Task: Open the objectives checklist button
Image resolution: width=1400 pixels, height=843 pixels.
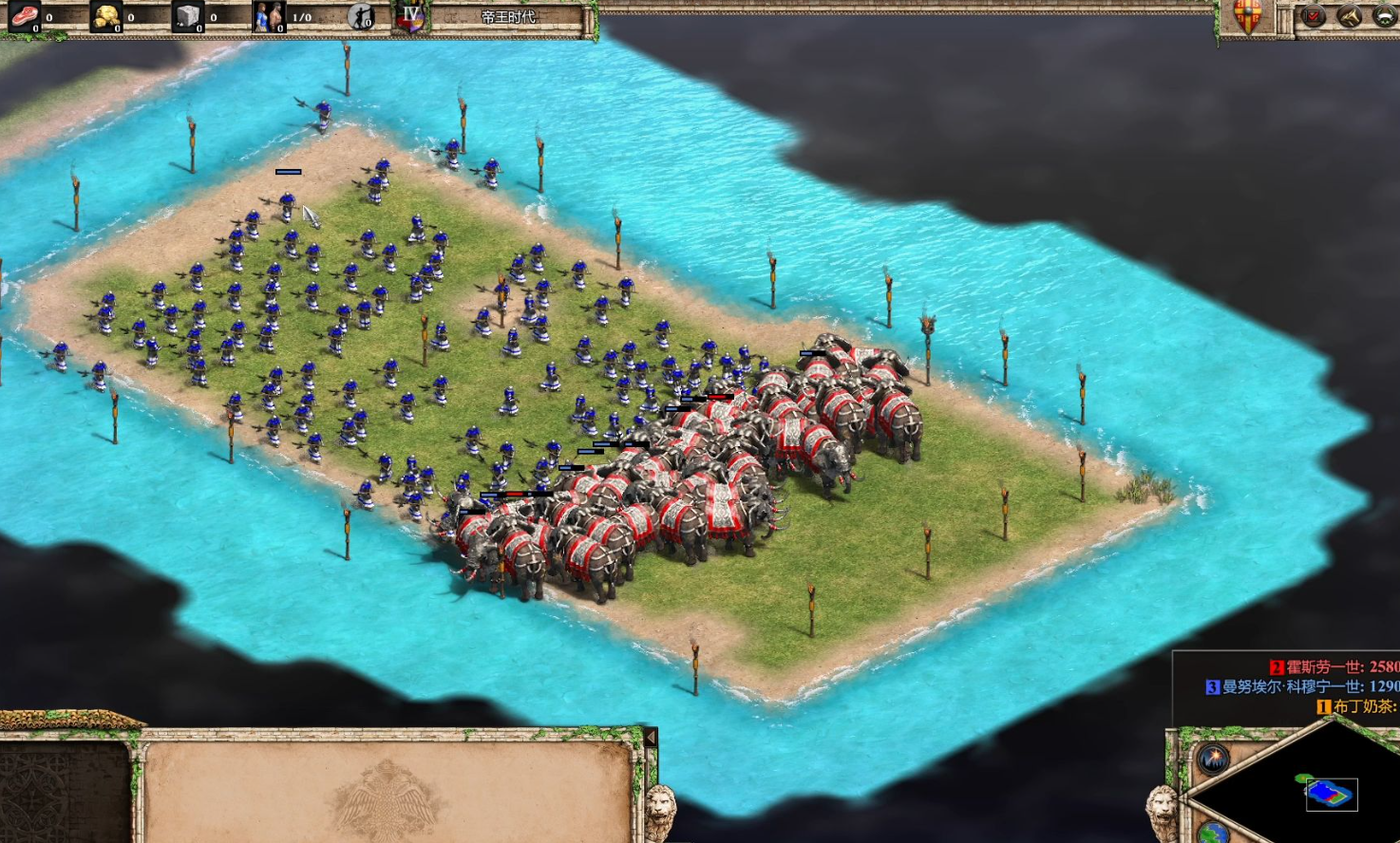Action: click(x=1314, y=16)
